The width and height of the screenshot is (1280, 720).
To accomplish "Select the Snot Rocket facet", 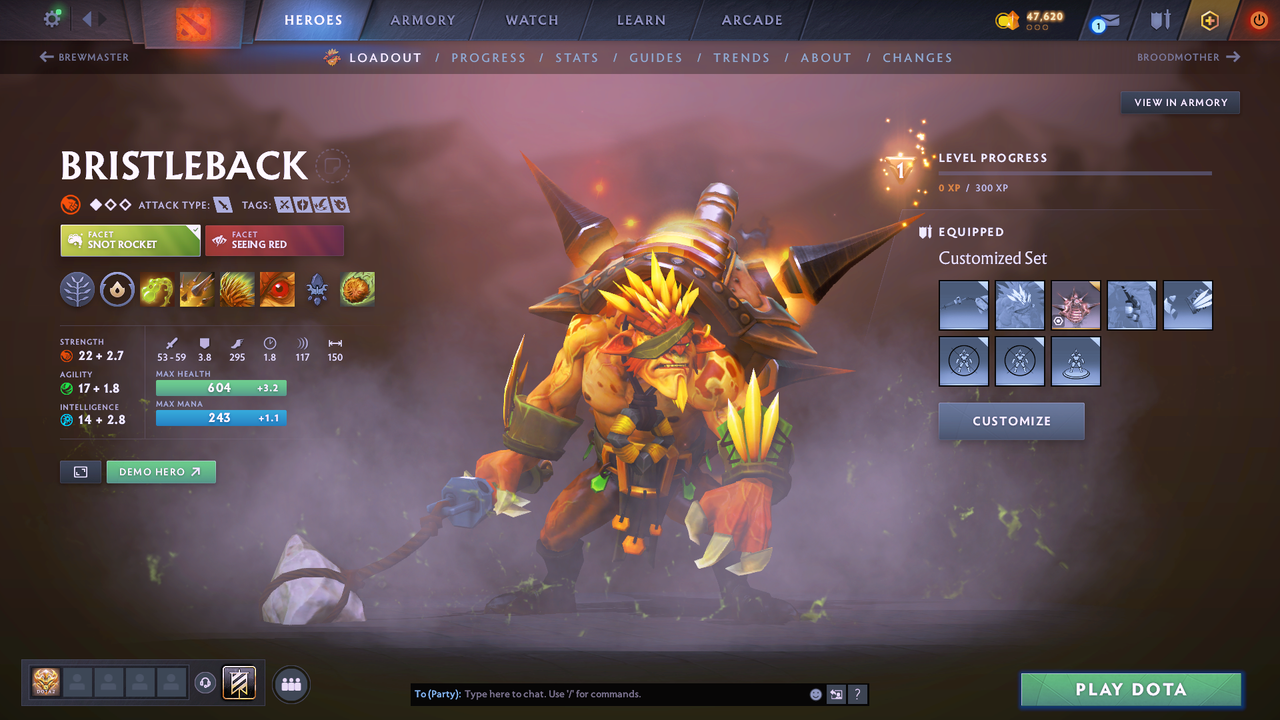I will (x=130, y=240).
